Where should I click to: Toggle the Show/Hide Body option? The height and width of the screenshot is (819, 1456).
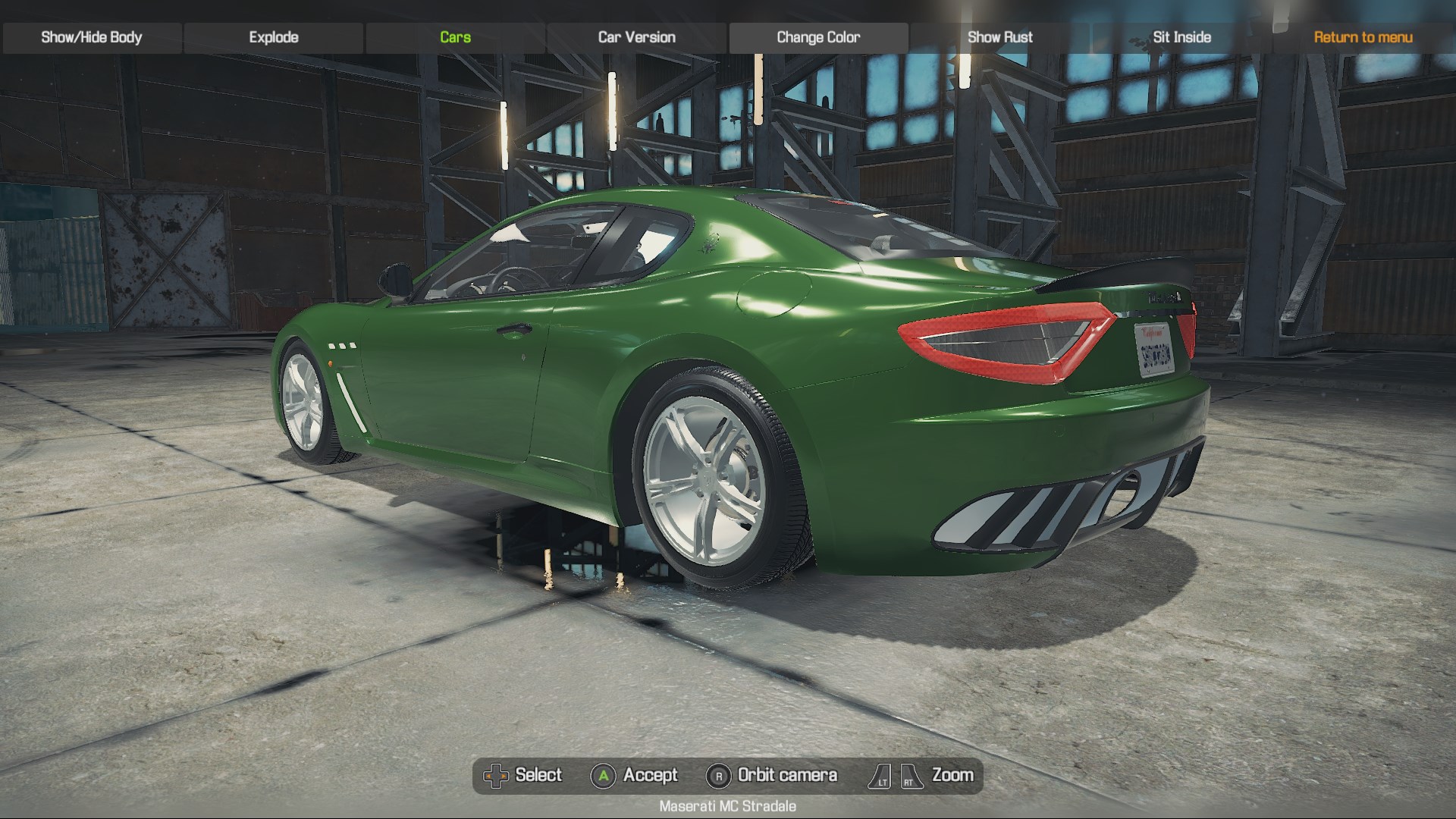coord(92,37)
